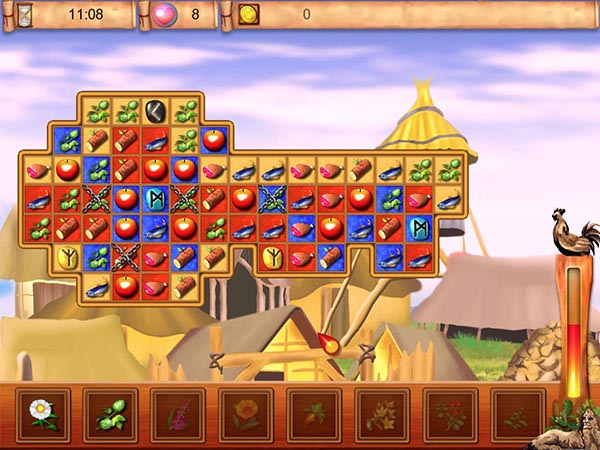Select the brown autumn leaf slot
Screen dimensions: 600x450
tap(313, 414)
